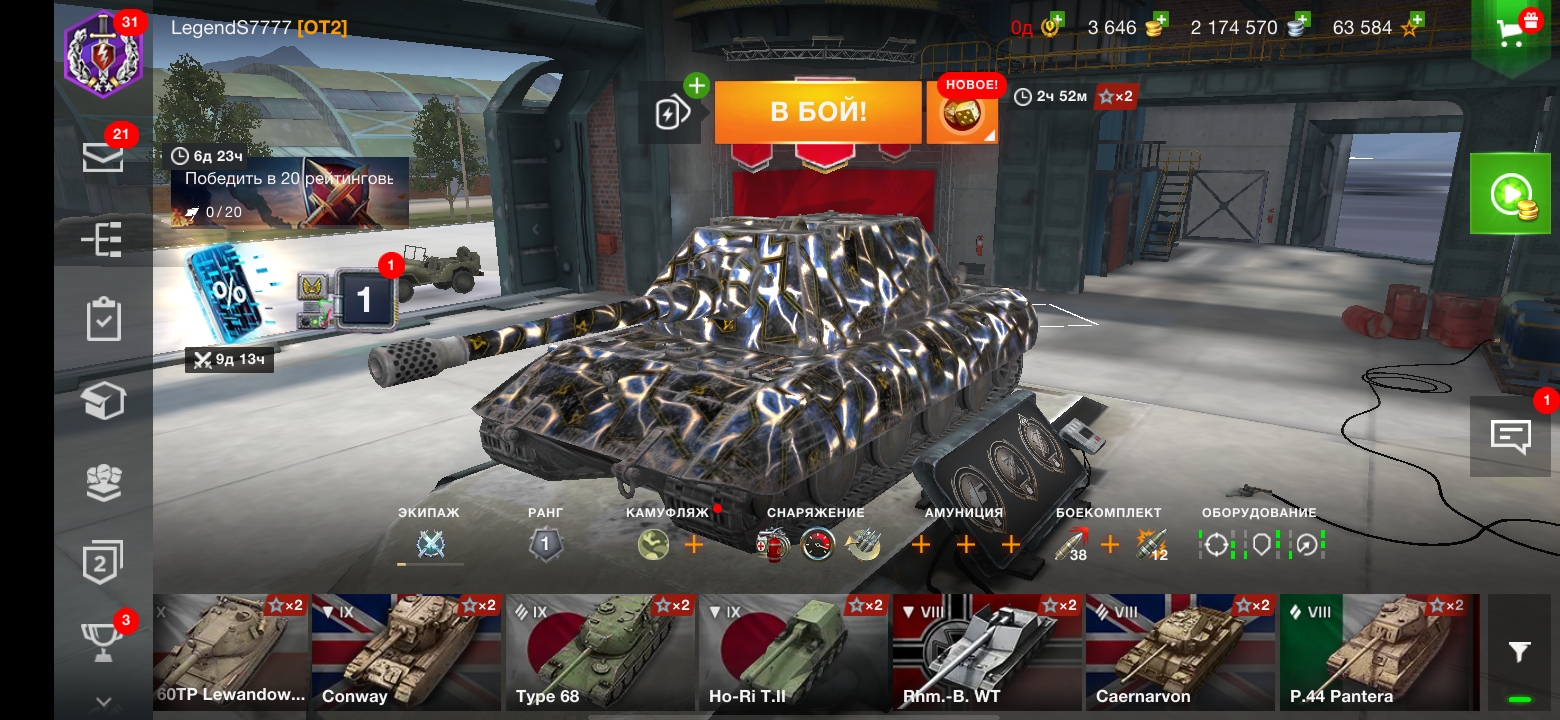Open the chat panel
This screenshot has height=720, width=1560.
click(1510, 436)
